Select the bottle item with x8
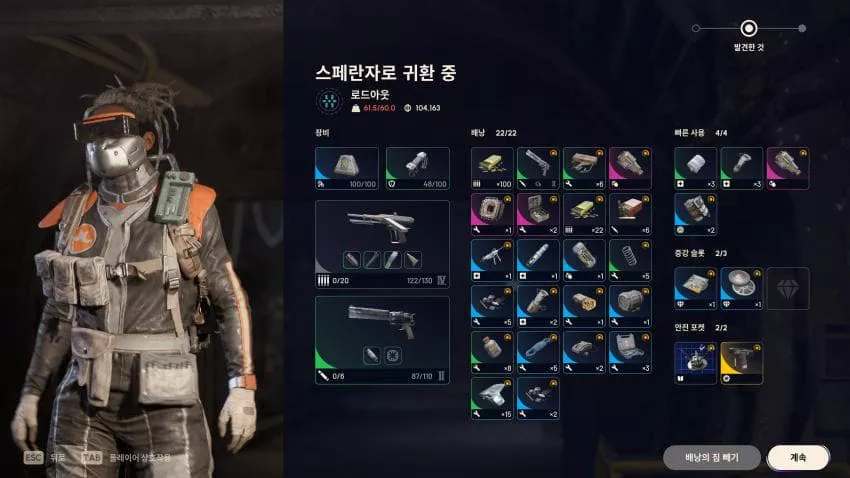 point(492,352)
